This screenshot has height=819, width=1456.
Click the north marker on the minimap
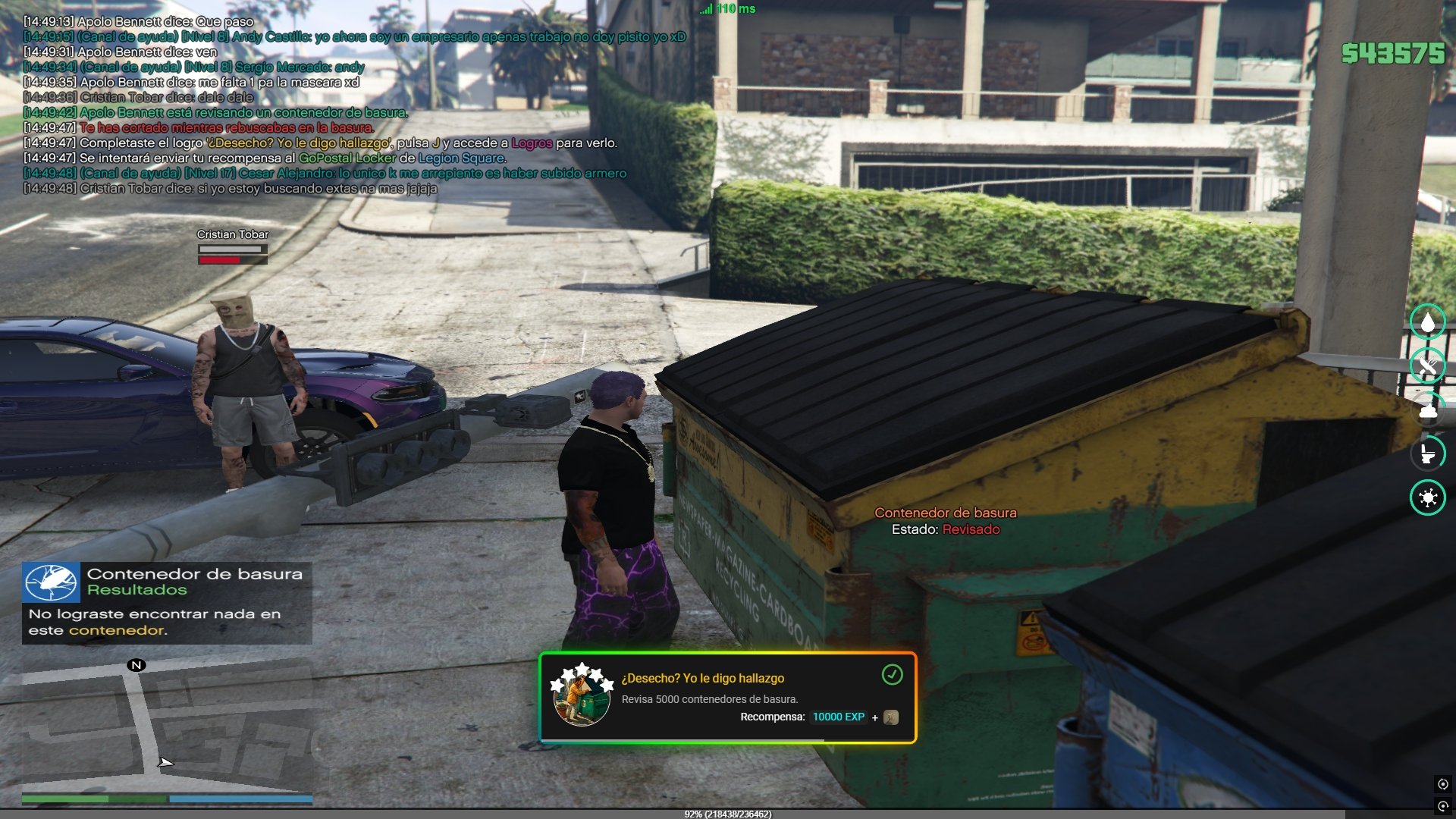(136, 665)
